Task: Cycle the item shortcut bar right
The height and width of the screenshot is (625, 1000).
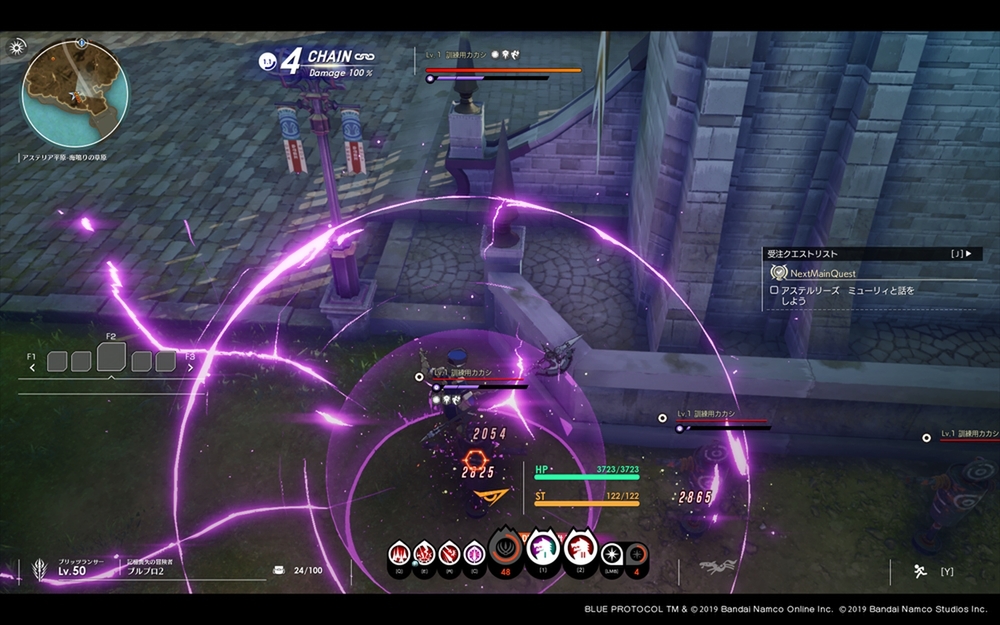Action: coord(188,367)
